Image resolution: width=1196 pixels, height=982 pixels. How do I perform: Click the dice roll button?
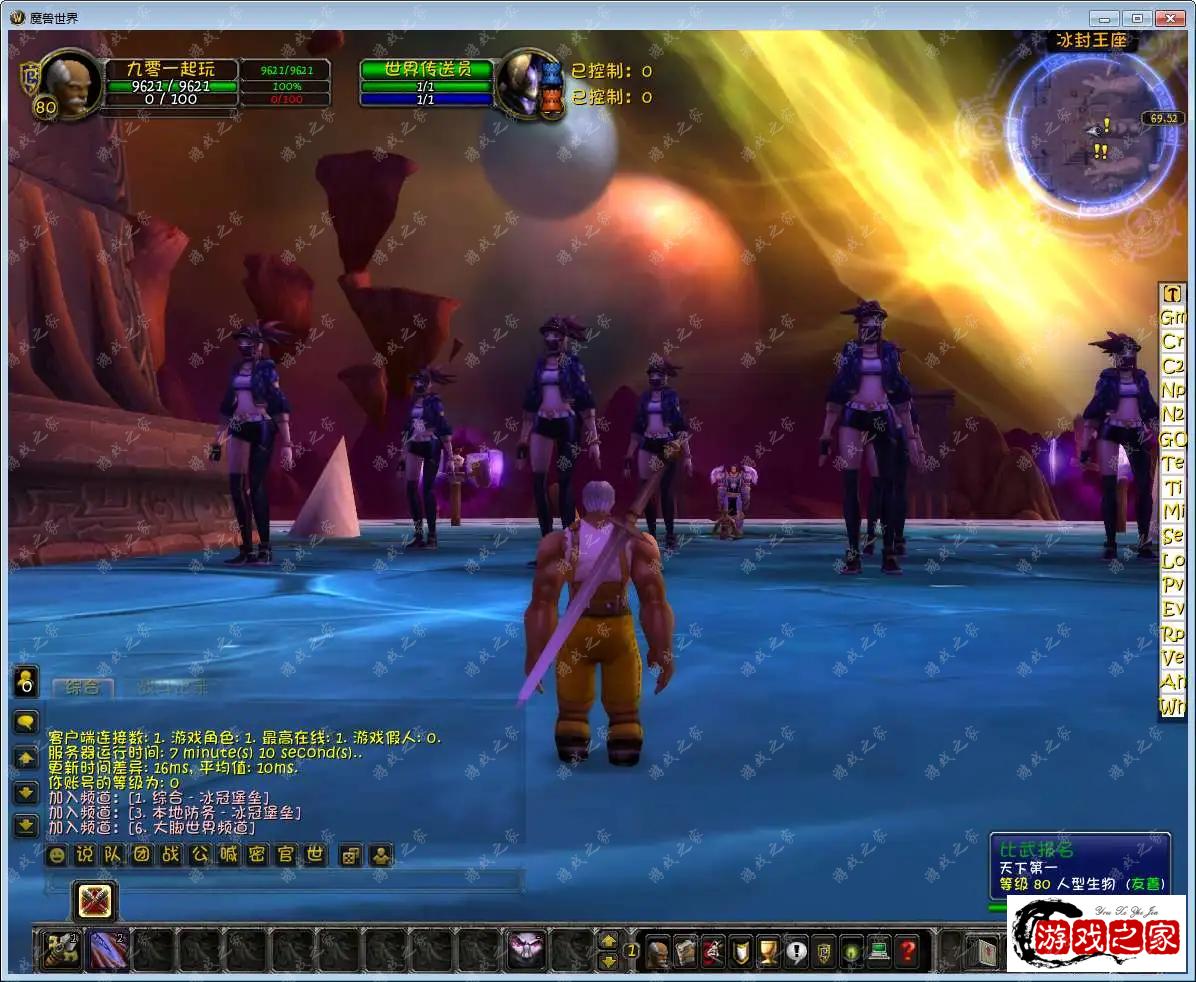(350, 856)
